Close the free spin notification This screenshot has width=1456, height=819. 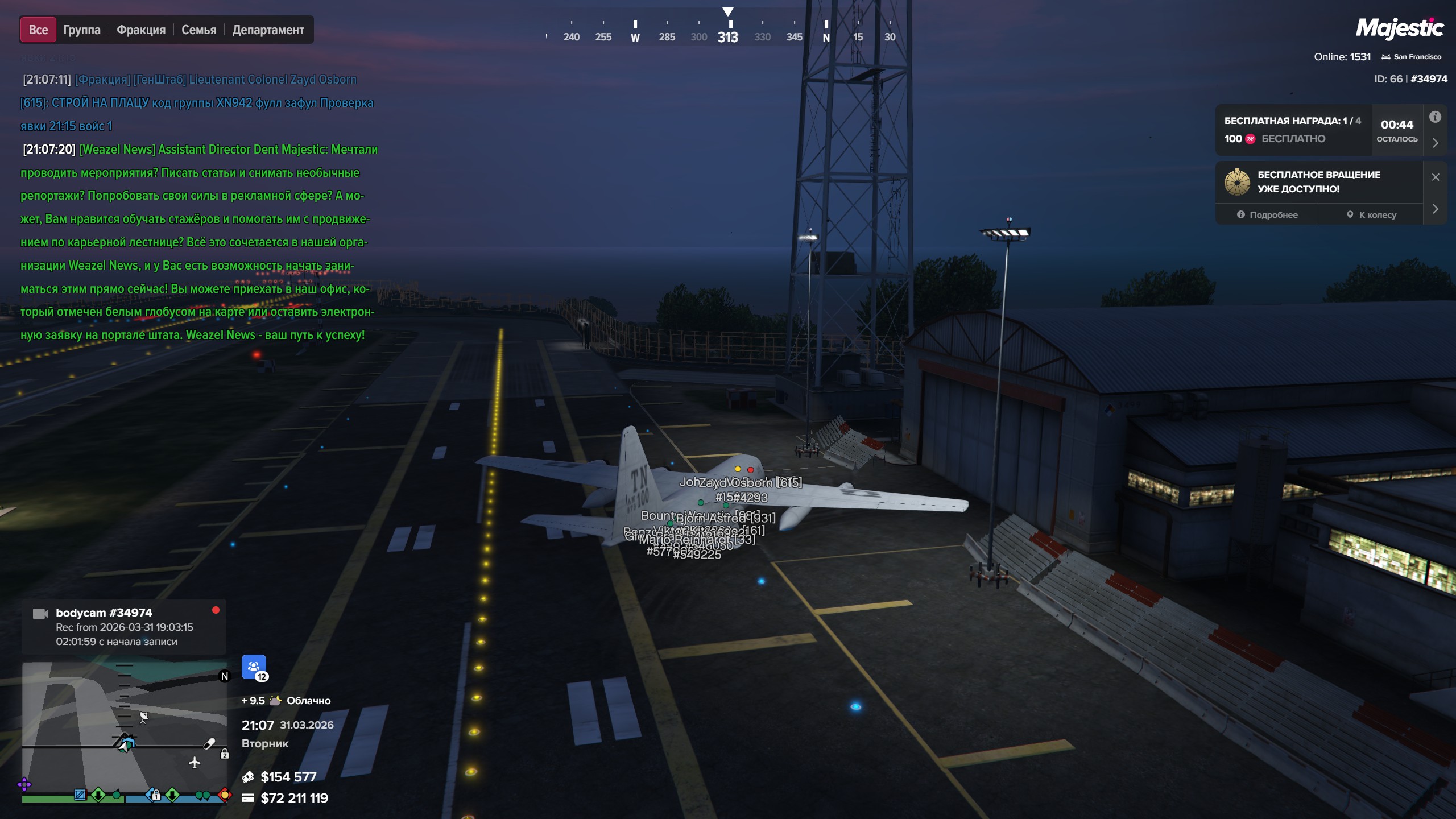(1435, 177)
